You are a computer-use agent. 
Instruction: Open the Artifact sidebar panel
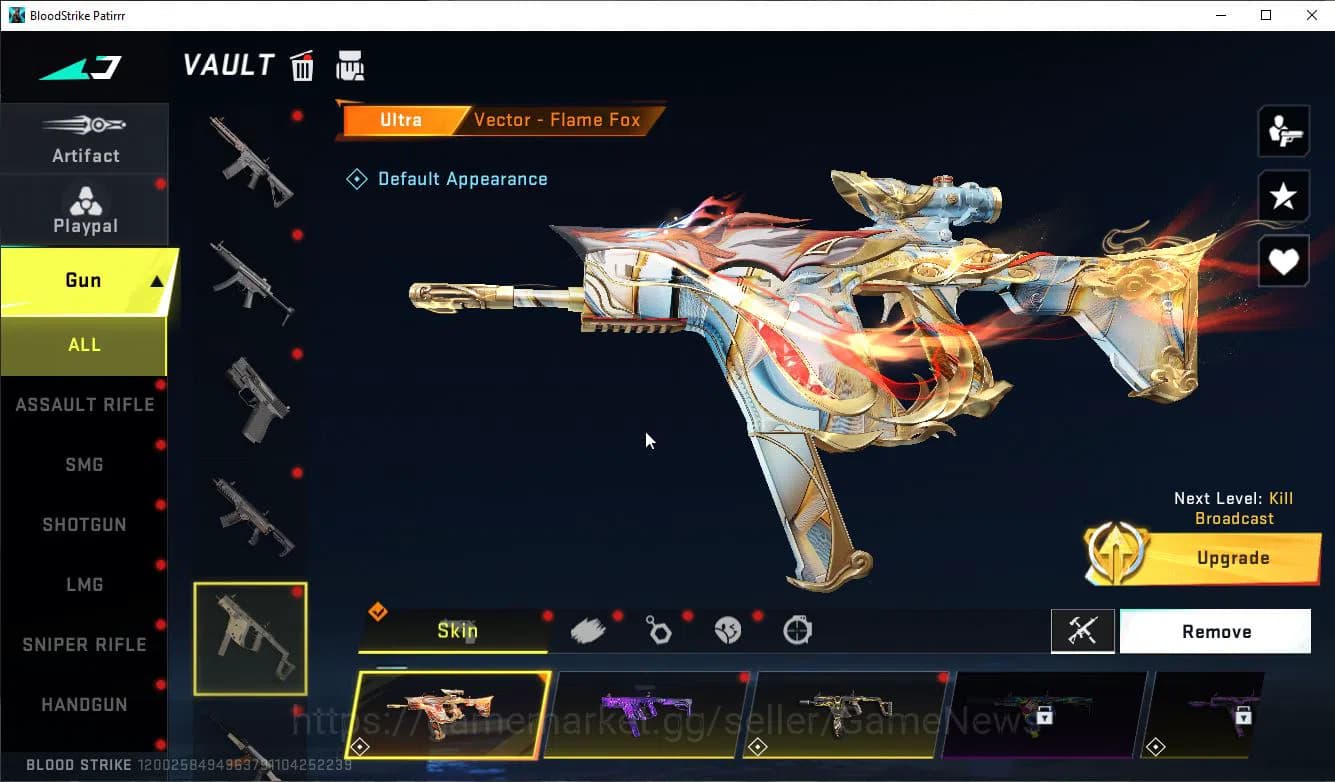(85, 140)
